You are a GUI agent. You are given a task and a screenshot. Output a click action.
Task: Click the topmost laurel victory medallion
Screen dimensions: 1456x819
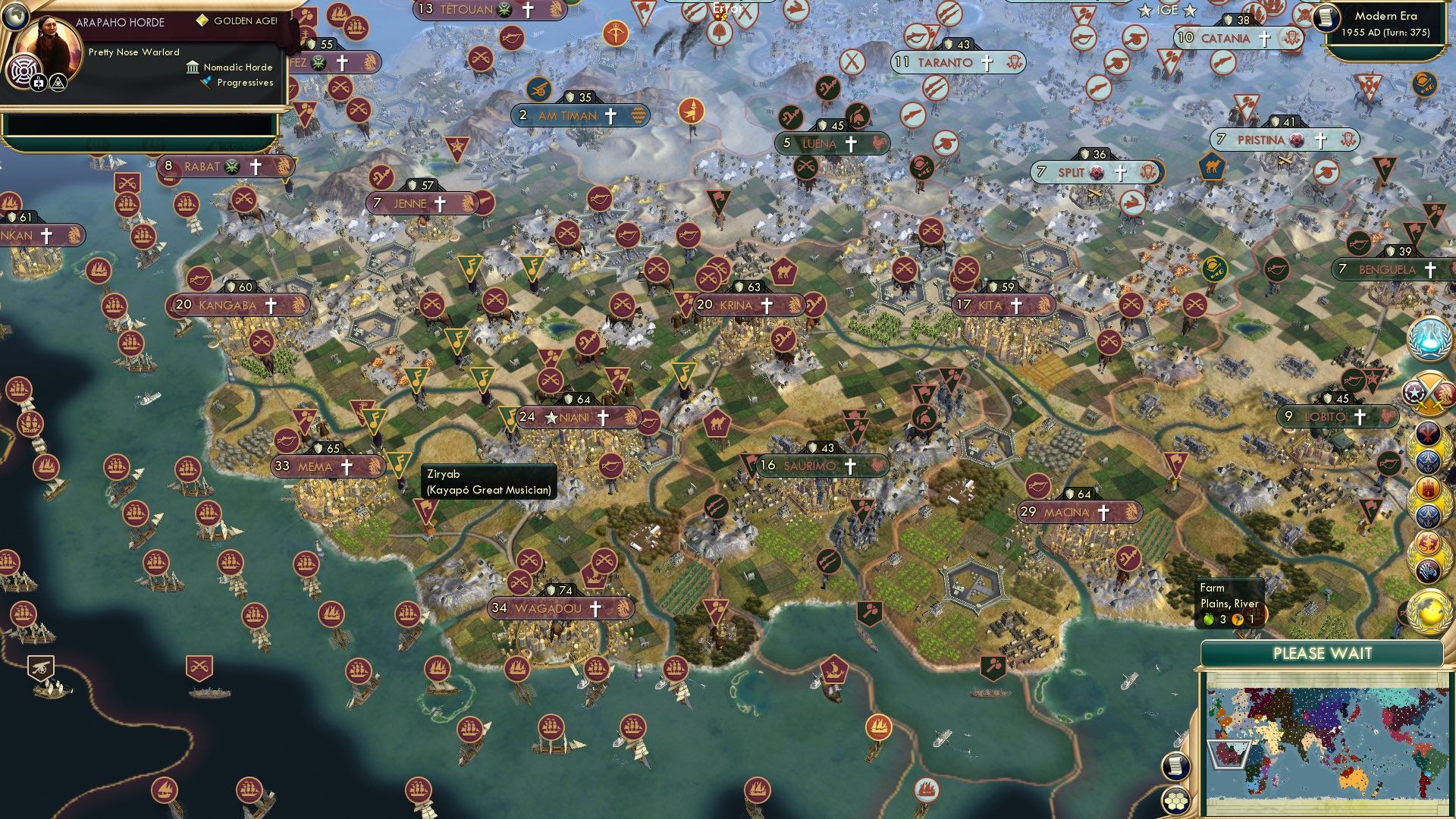point(1429,433)
